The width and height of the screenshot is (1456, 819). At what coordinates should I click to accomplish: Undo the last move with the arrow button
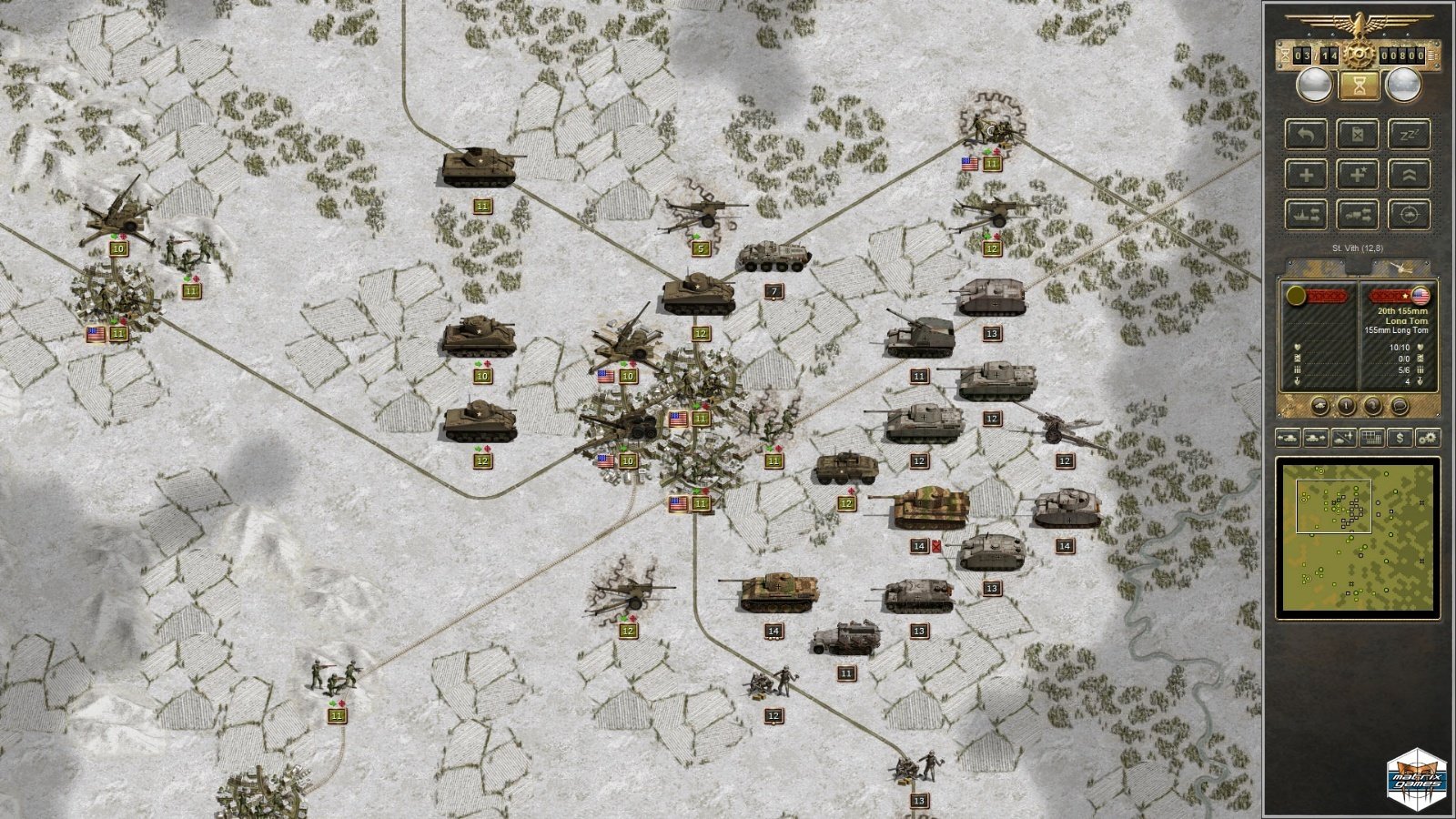[x=1305, y=135]
